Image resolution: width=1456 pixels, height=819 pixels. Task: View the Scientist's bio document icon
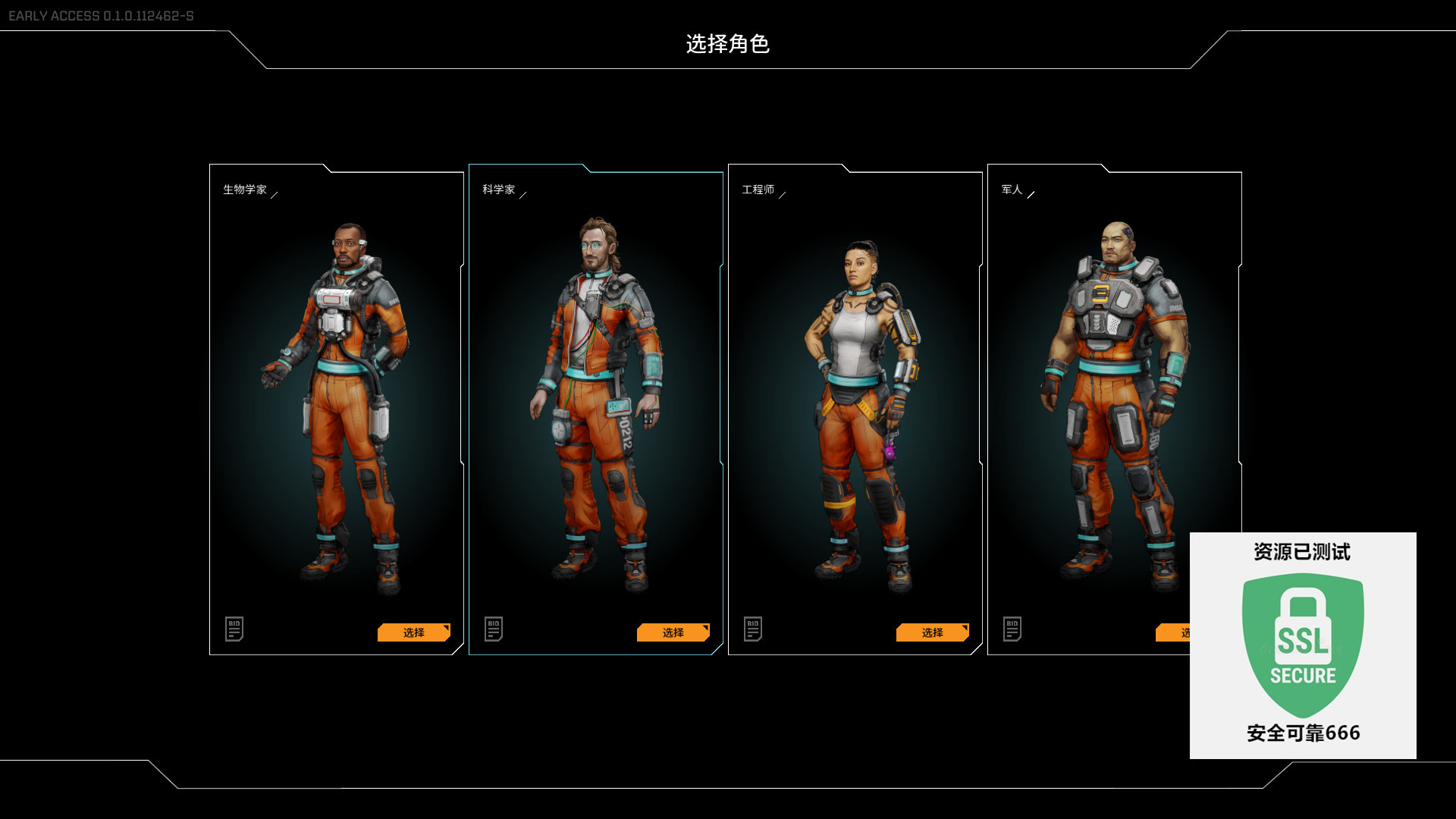coord(494,629)
